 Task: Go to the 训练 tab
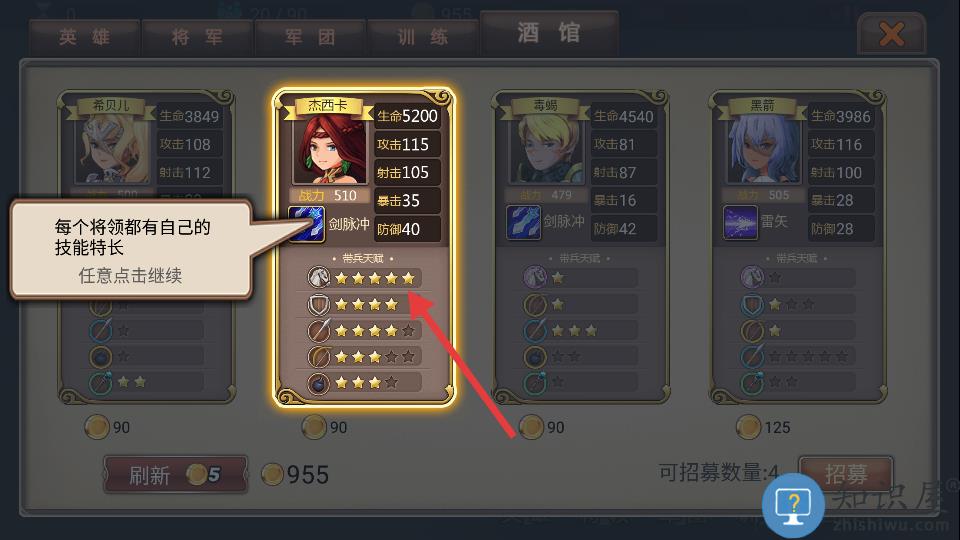coord(424,37)
